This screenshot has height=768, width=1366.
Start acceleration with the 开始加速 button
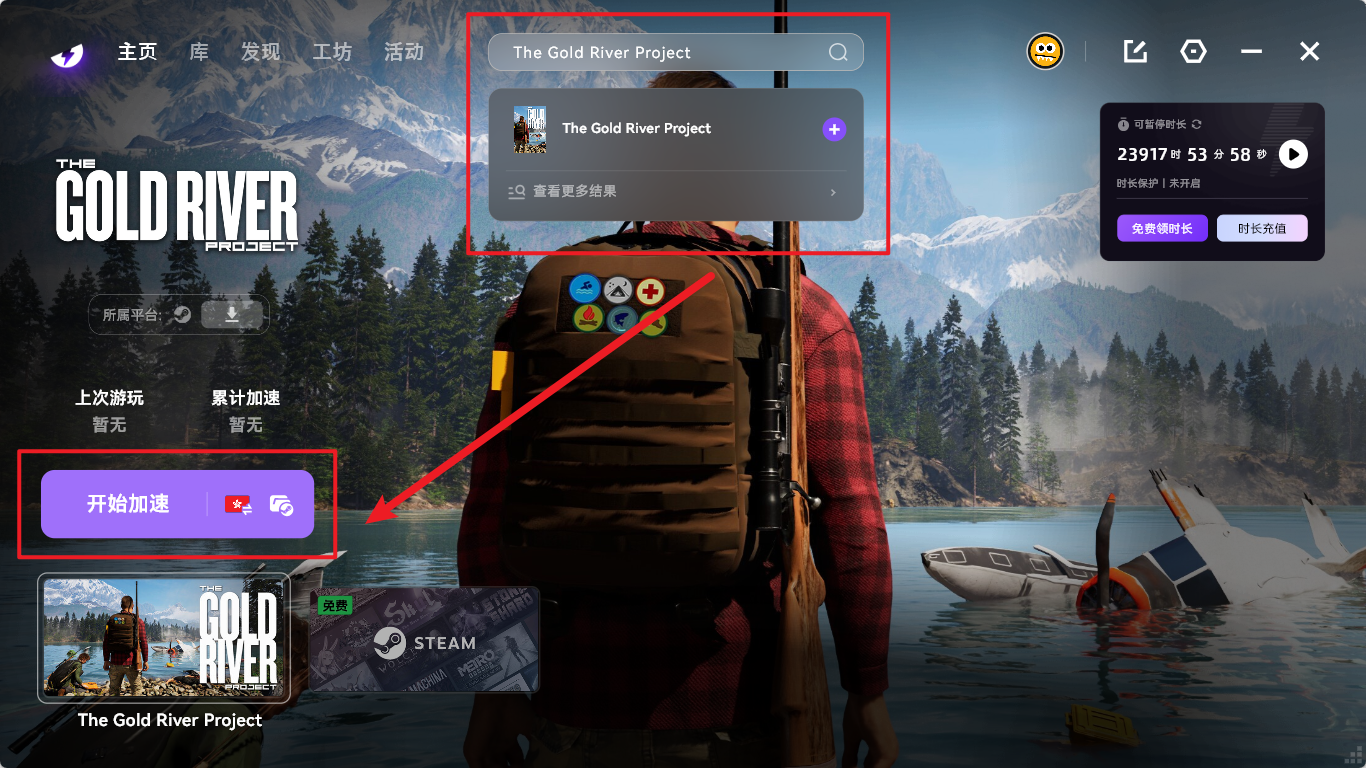tap(128, 504)
